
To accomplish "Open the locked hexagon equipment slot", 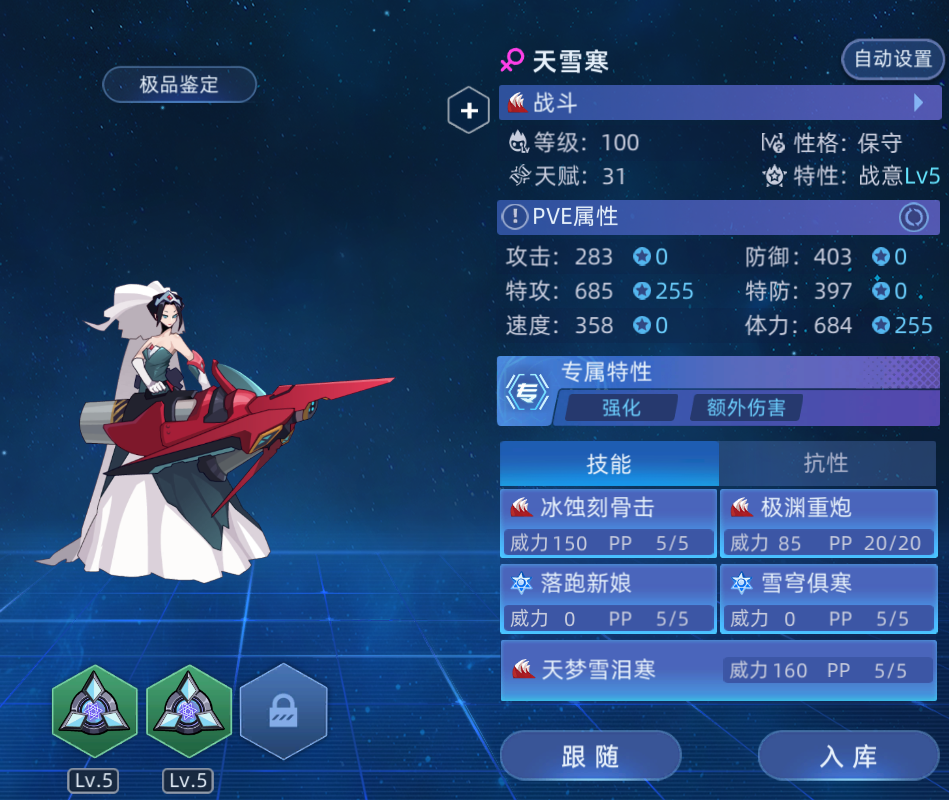I will point(283,711).
